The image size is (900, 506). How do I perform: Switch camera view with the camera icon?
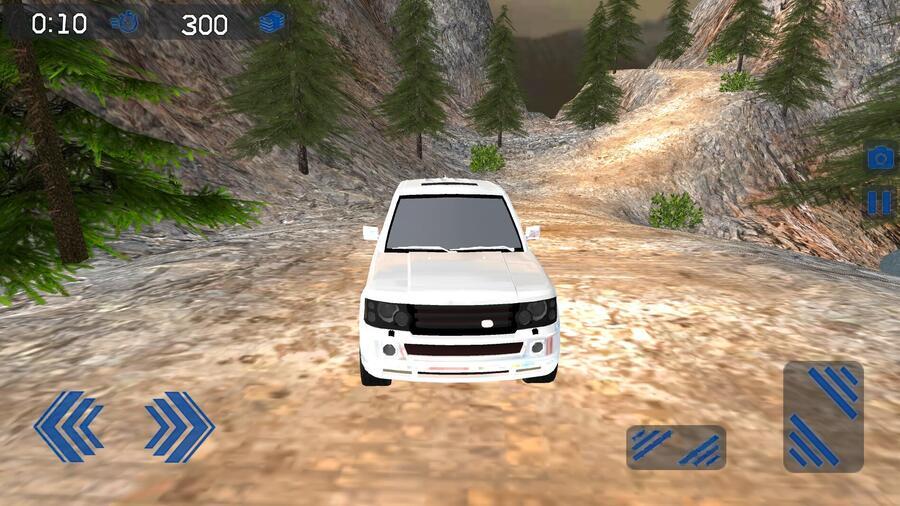pyautogui.click(x=880, y=158)
